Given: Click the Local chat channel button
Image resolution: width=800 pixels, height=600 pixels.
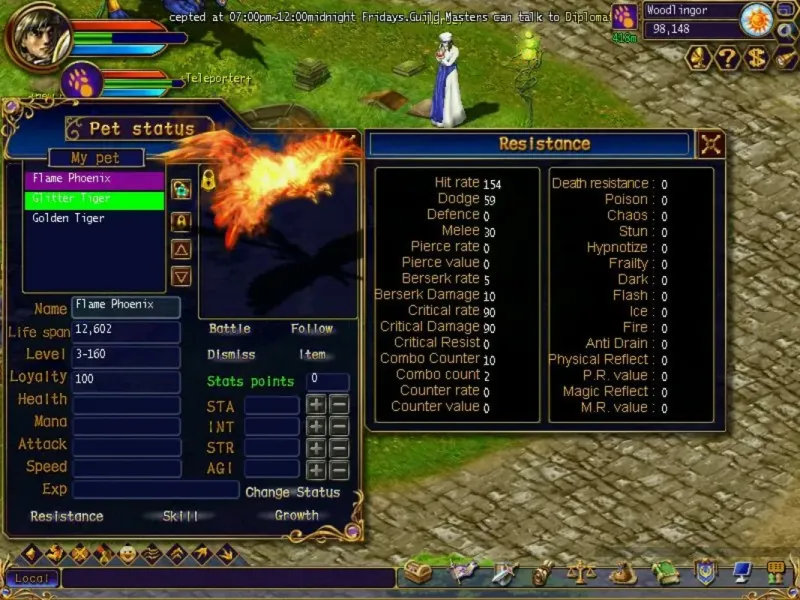Looking at the screenshot, I should 32,579.
